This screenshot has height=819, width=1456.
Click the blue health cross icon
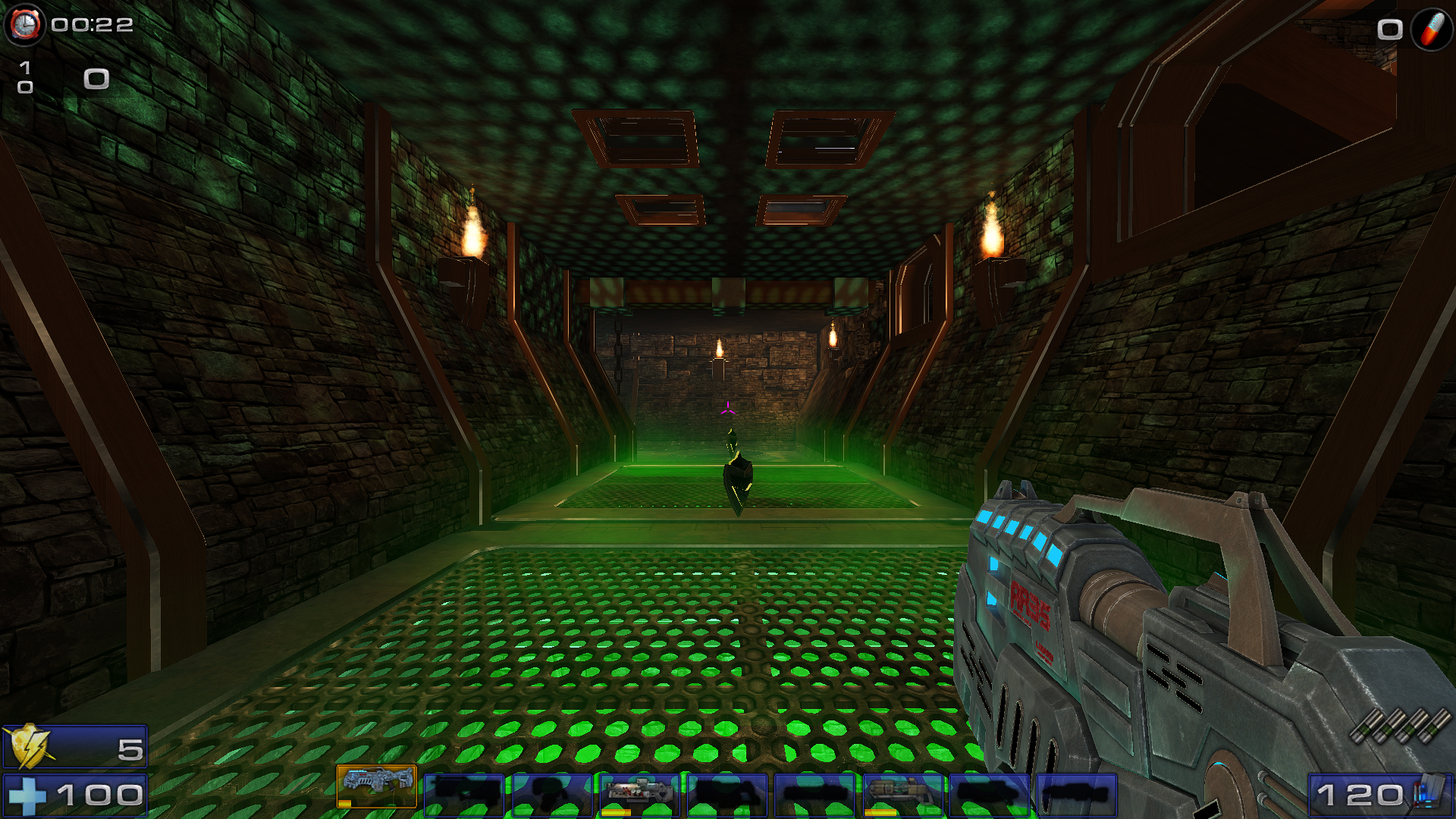pyautogui.click(x=27, y=797)
